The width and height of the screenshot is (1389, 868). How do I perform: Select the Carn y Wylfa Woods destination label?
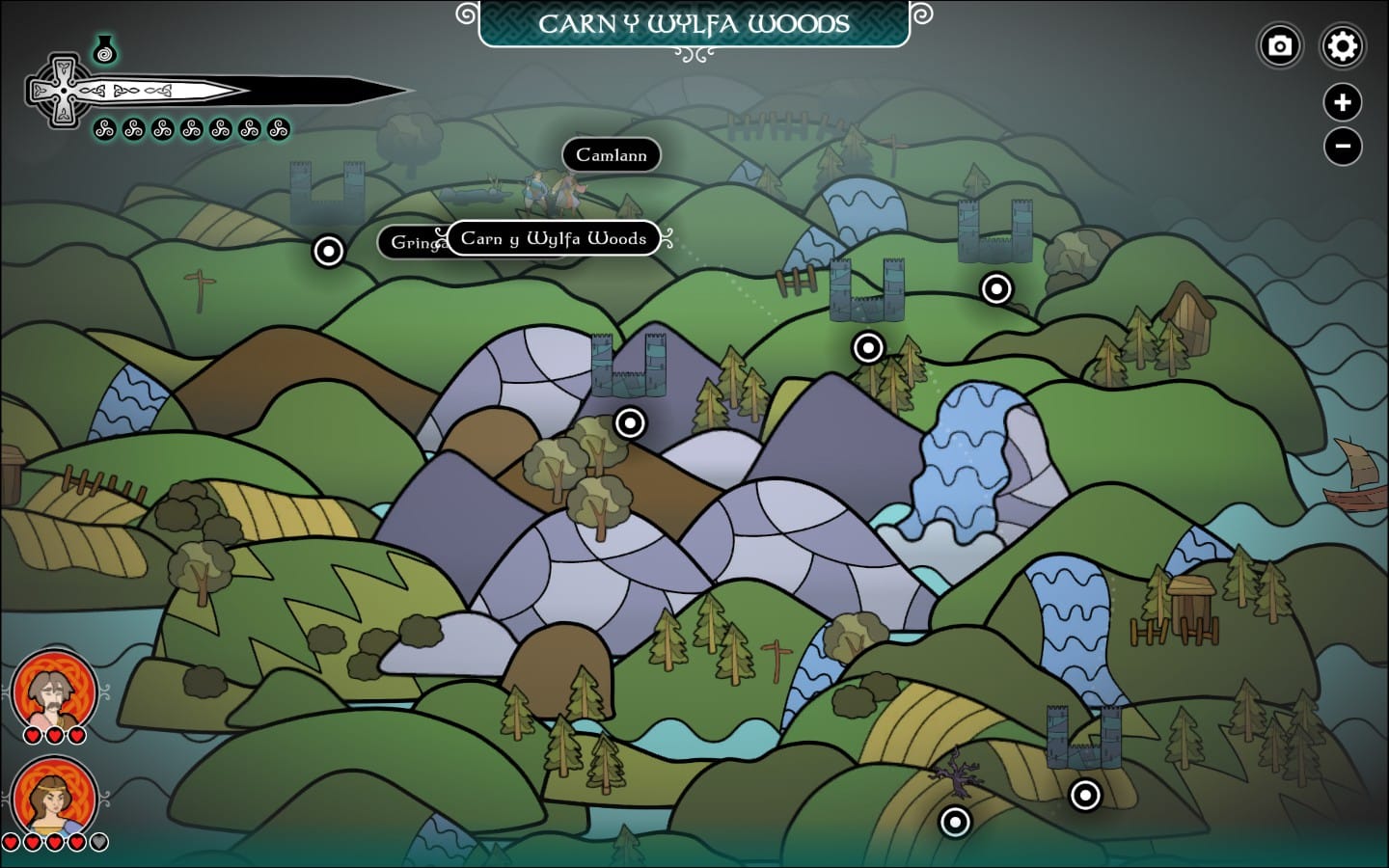click(553, 239)
